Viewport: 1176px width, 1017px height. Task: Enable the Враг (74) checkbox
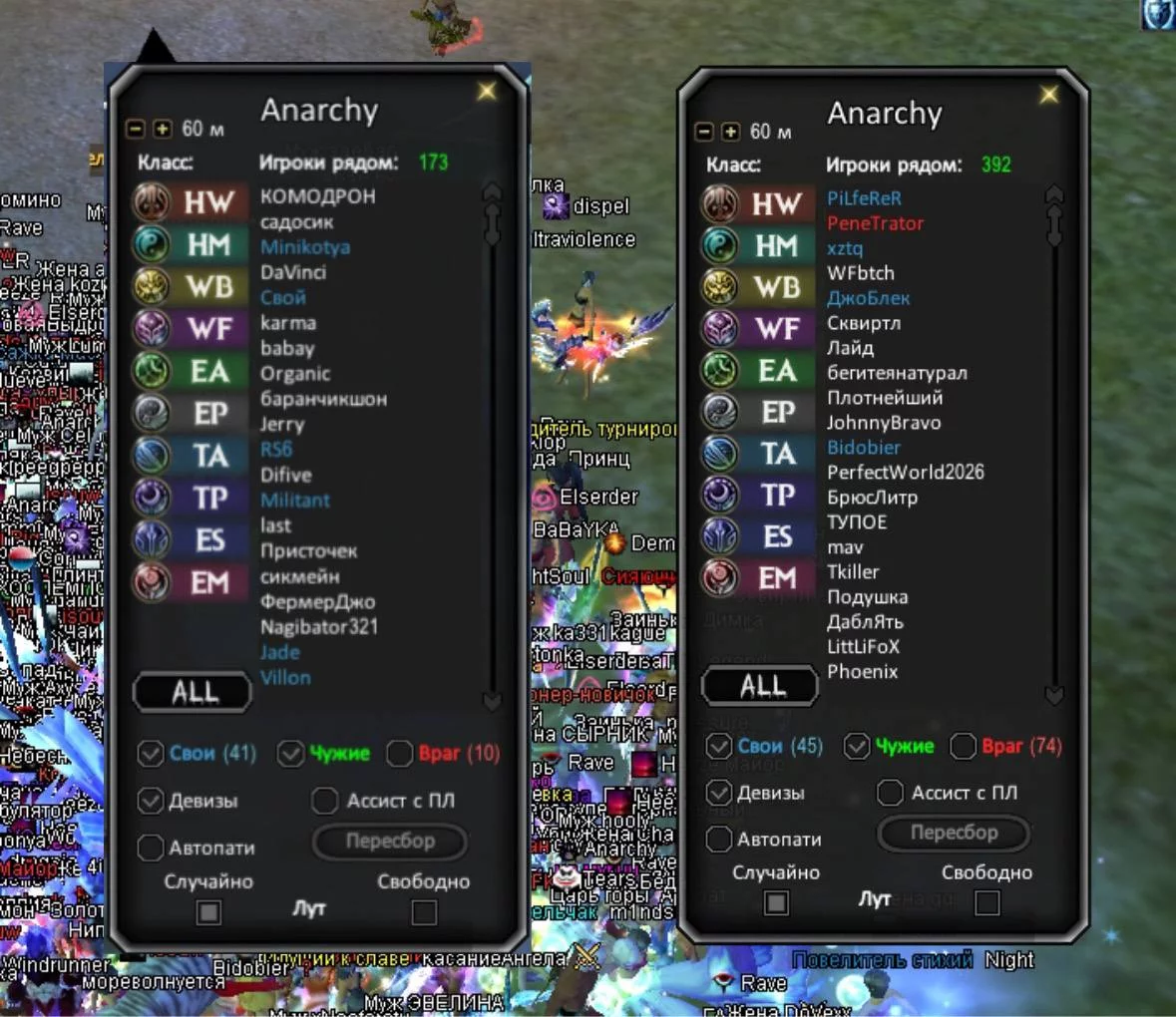[963, 746]
